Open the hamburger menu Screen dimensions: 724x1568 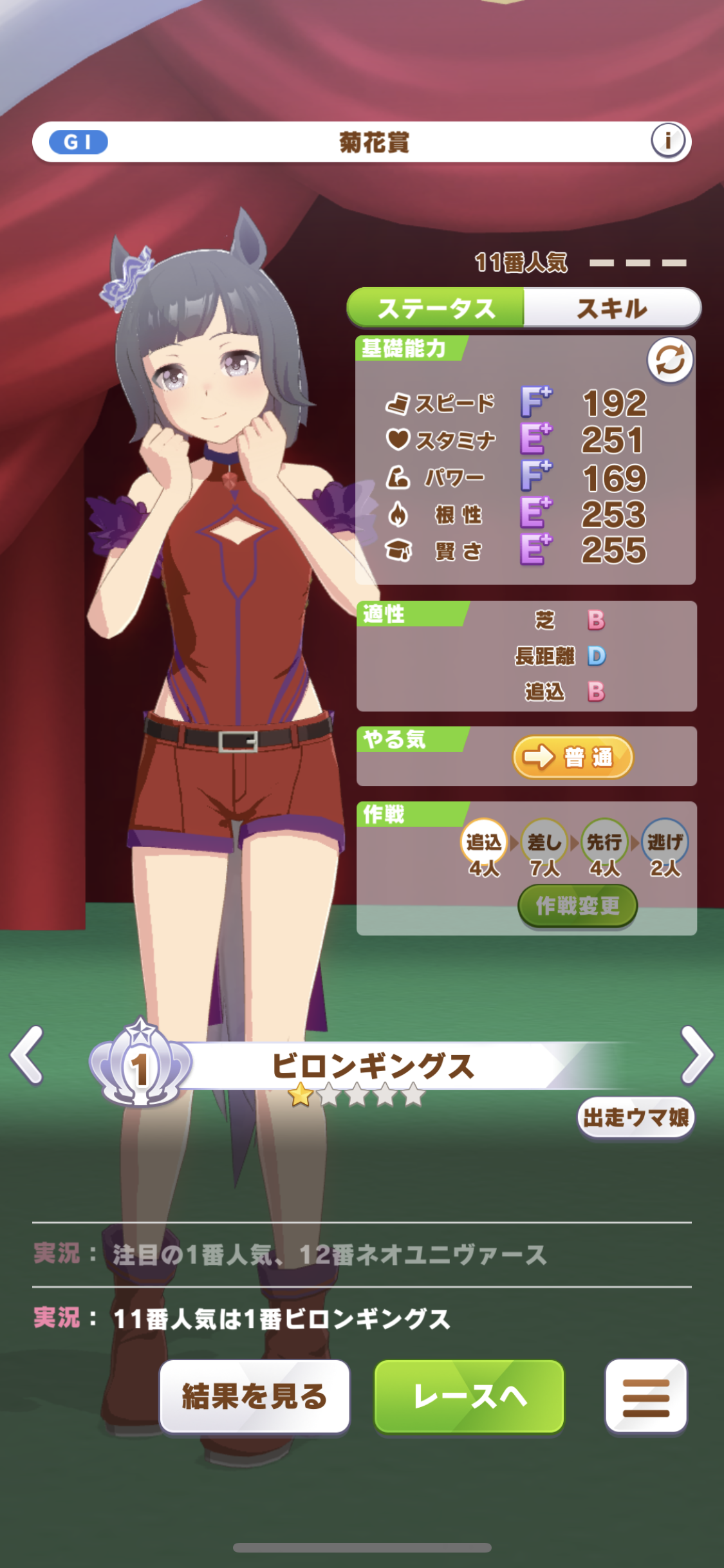[x=645, y=1396]
